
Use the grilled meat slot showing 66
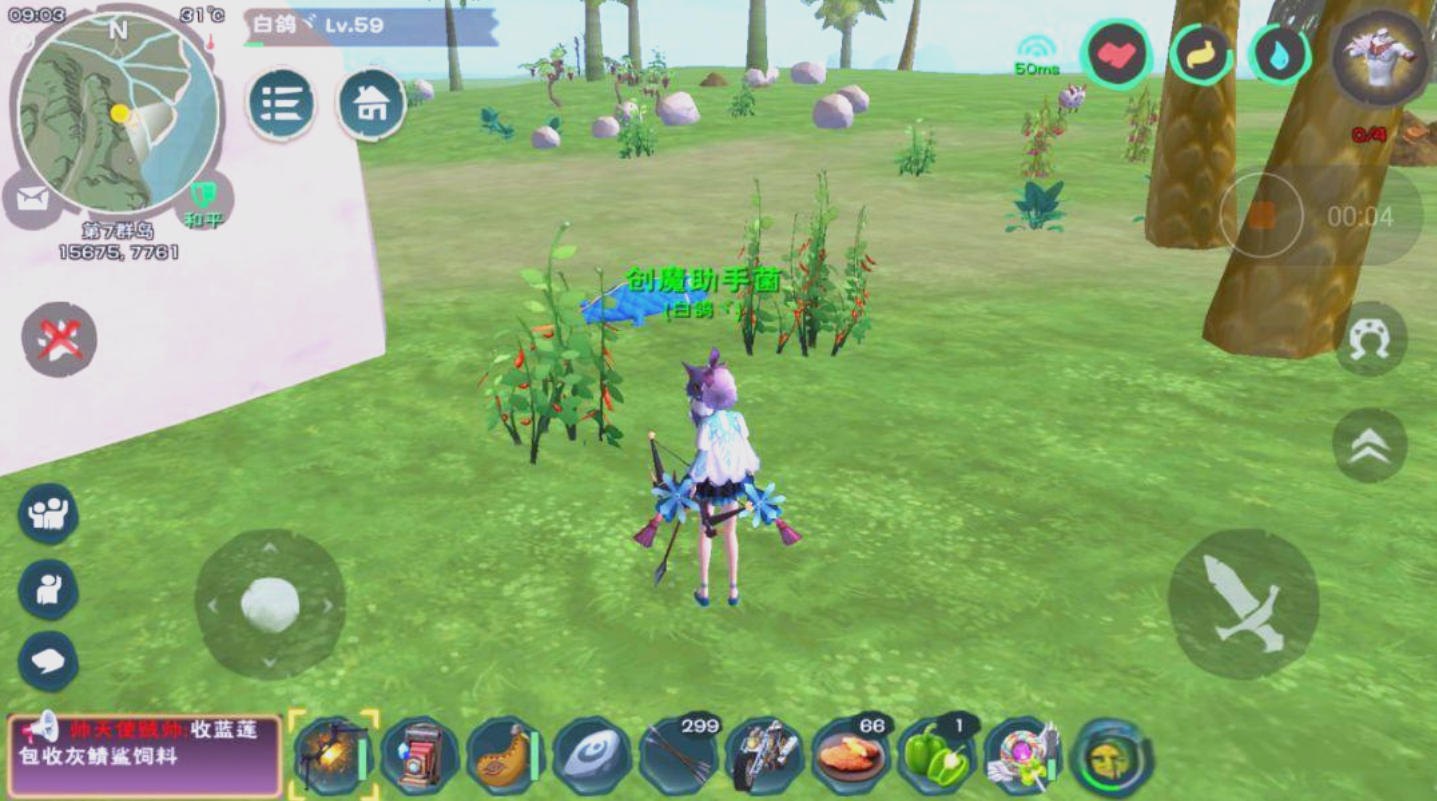[x=850, y=757]
